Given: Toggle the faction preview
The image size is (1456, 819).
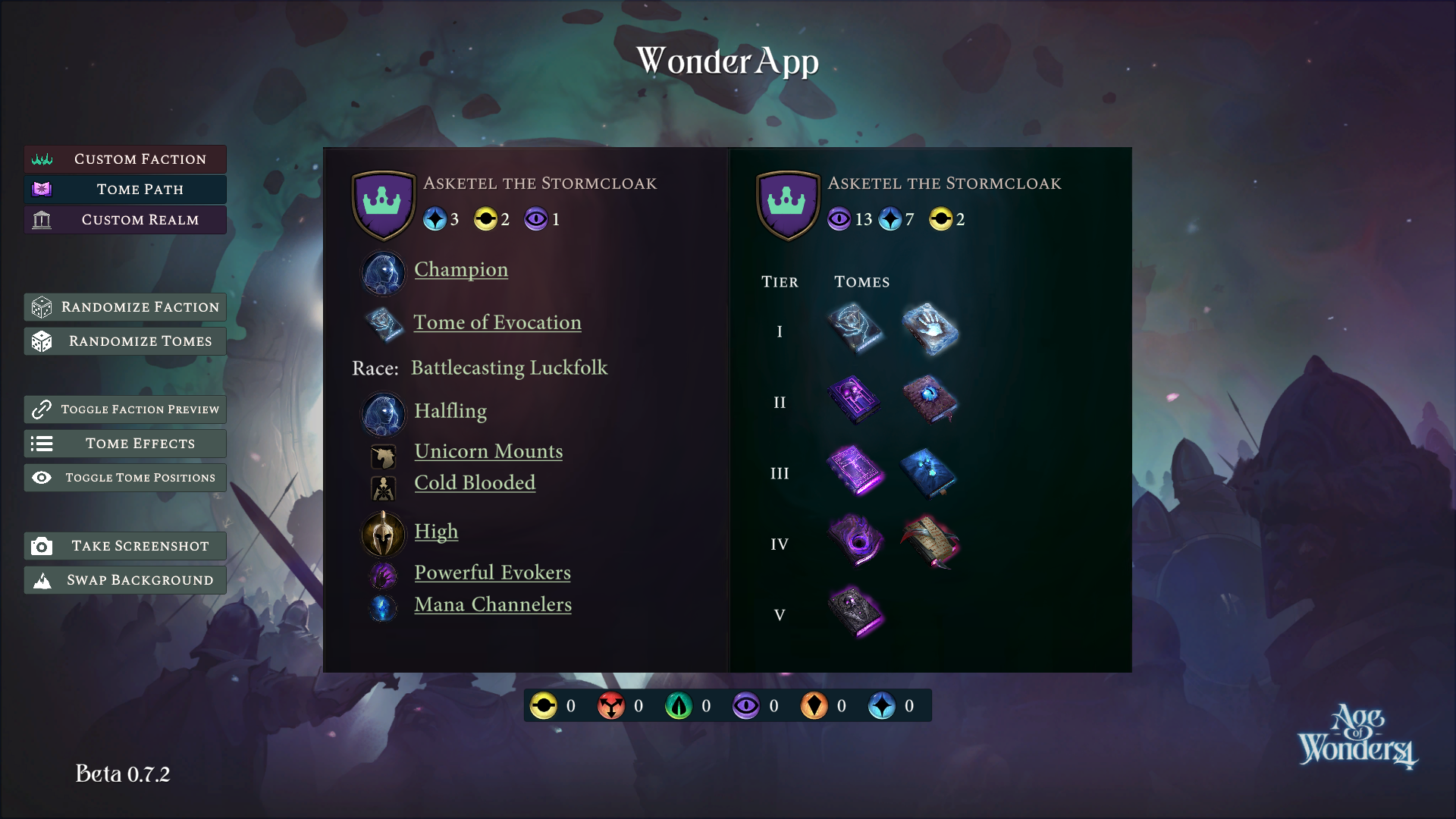Looking at the screenshot, I should [124, 409].
